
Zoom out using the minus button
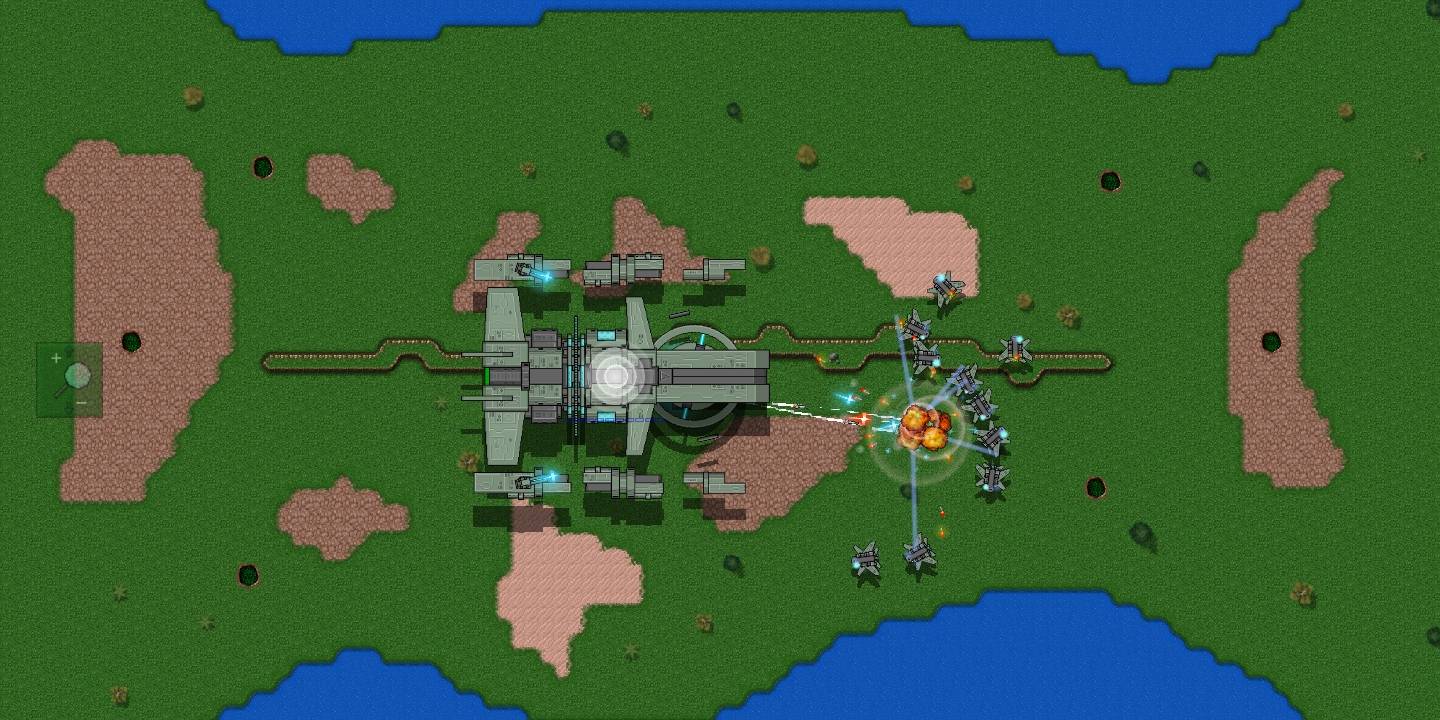click(81, 402)
